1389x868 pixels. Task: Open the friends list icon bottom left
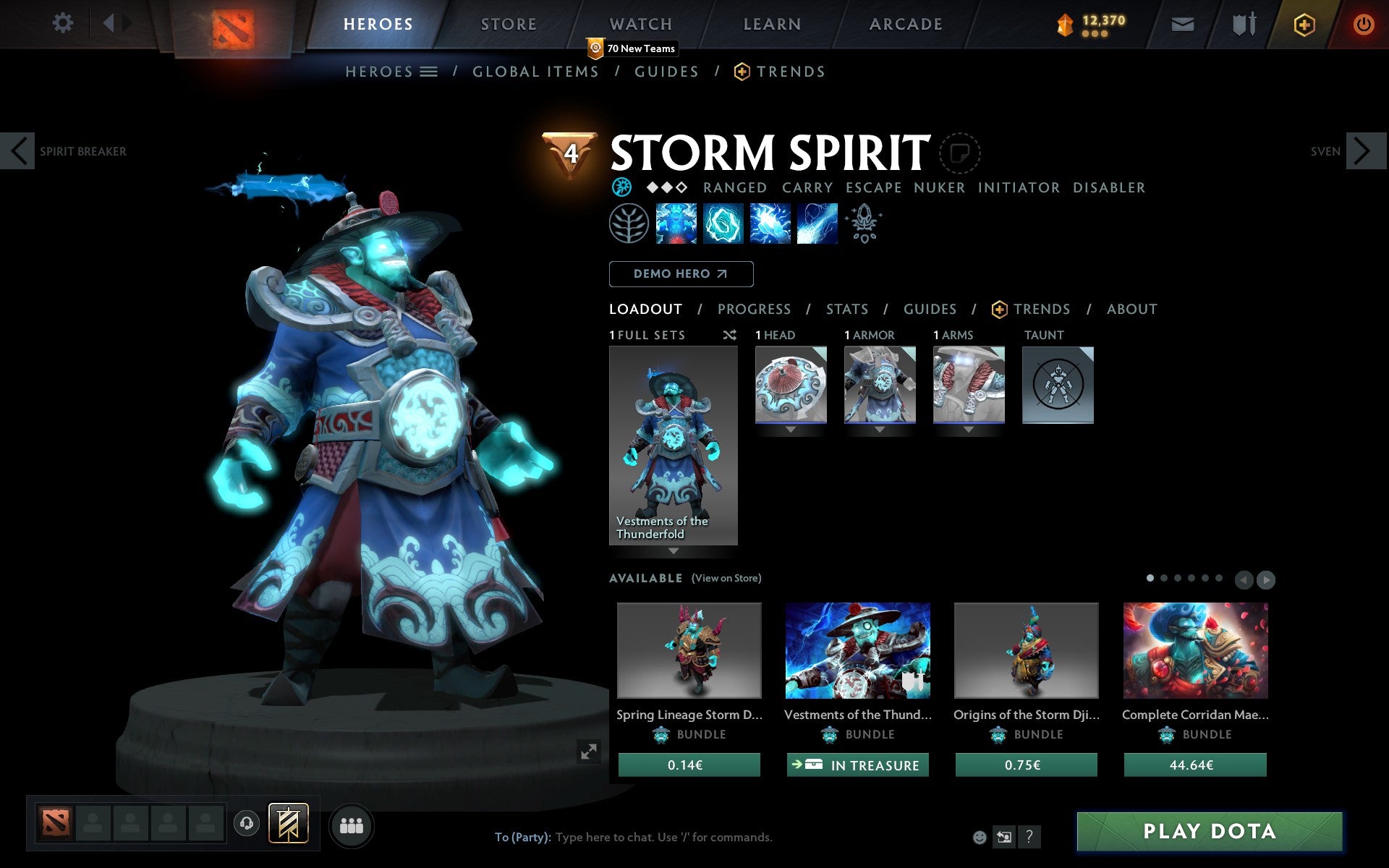[x=352, y=825]
